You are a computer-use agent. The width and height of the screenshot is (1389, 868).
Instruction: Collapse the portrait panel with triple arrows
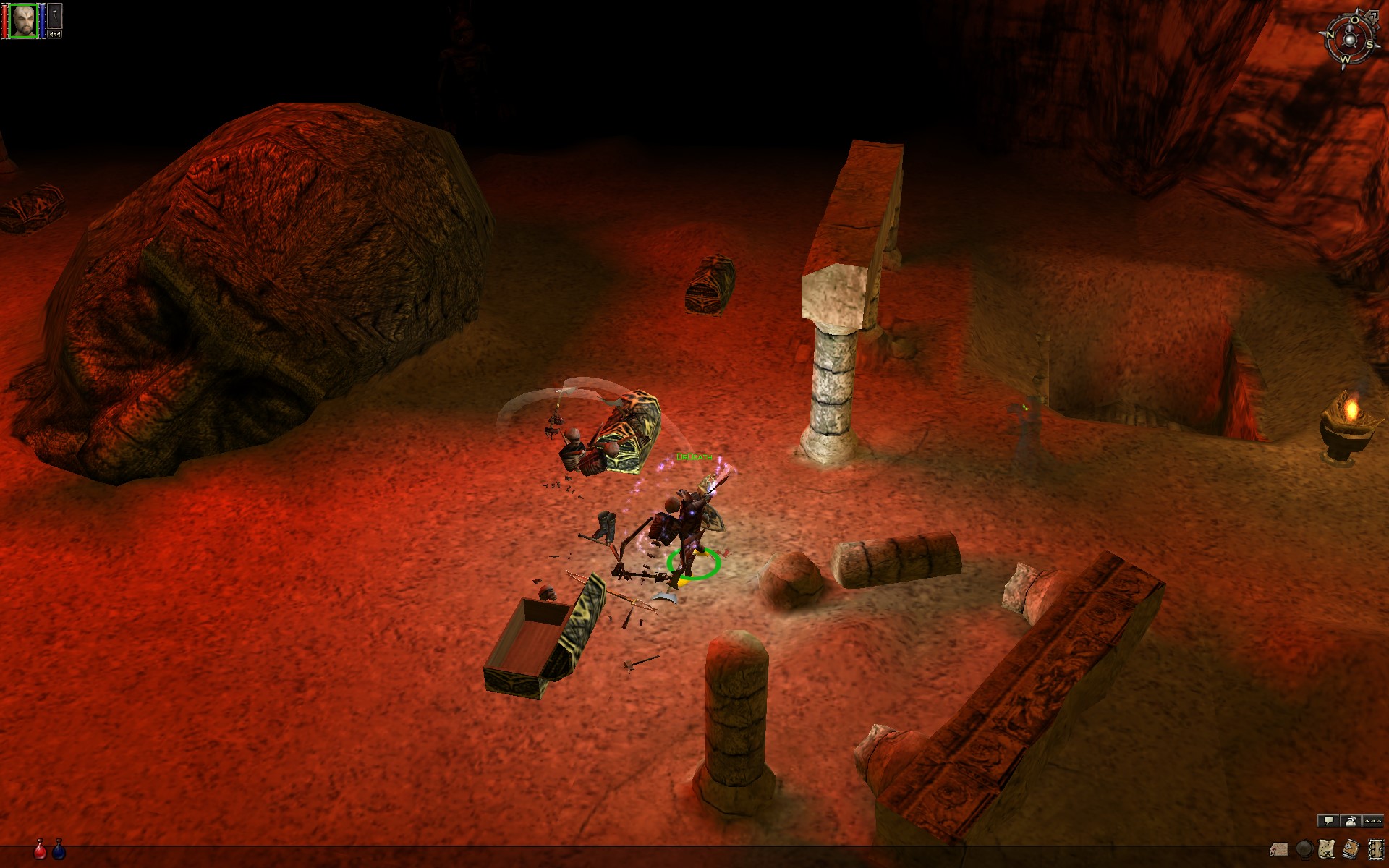56,34
